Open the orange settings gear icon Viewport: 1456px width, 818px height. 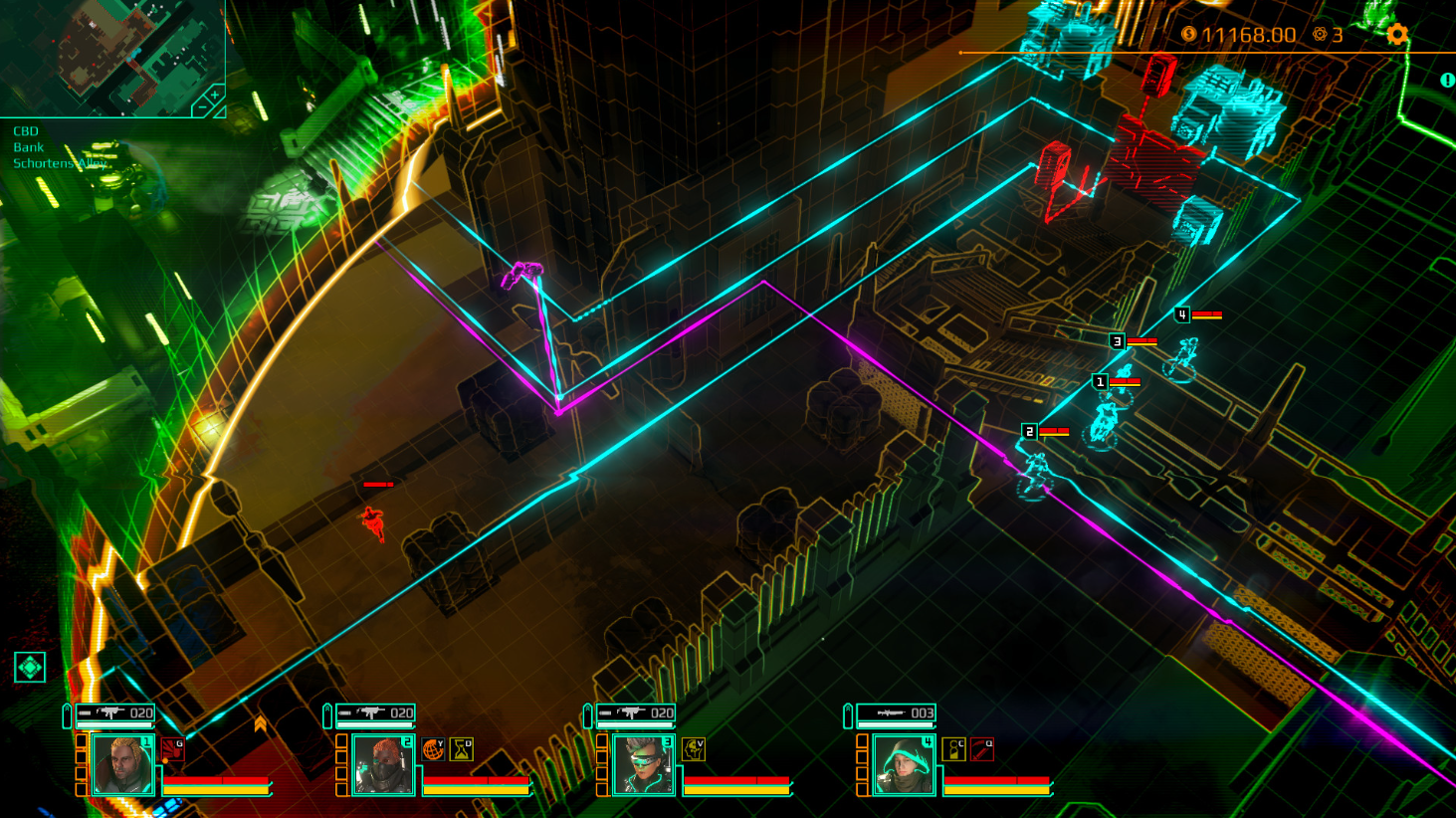tap(1398, 35)
